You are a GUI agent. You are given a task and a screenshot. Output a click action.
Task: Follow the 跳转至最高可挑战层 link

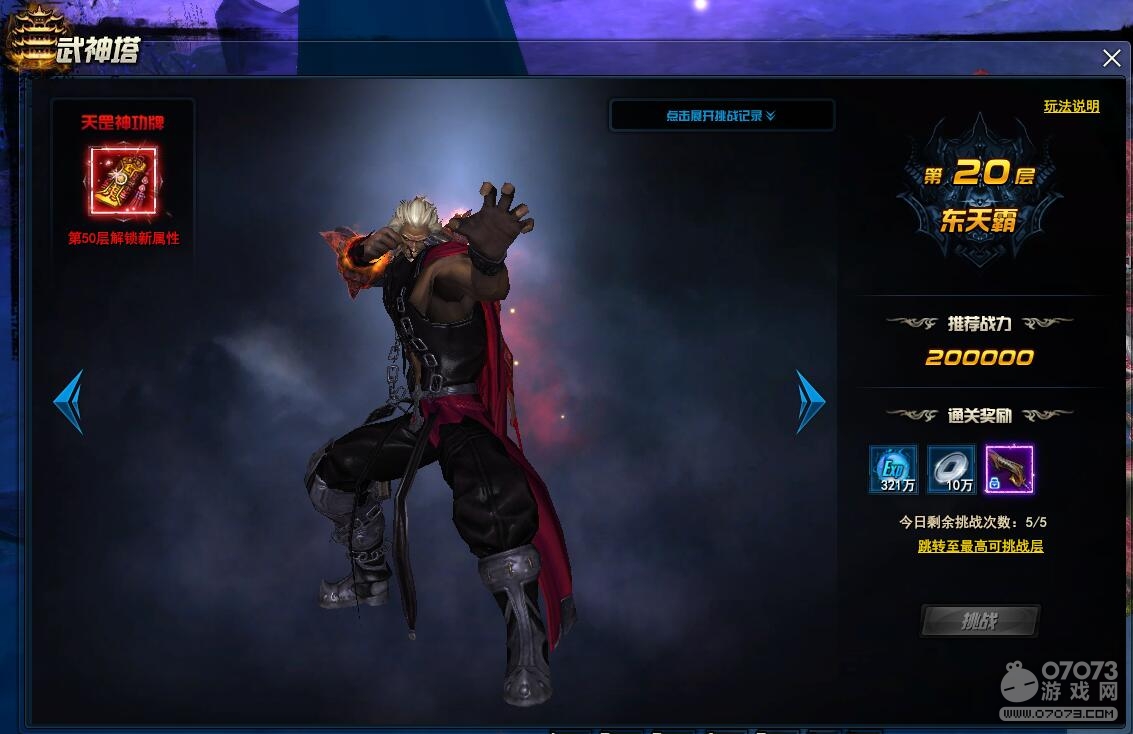pyautogui.click(x=980, y=547)
